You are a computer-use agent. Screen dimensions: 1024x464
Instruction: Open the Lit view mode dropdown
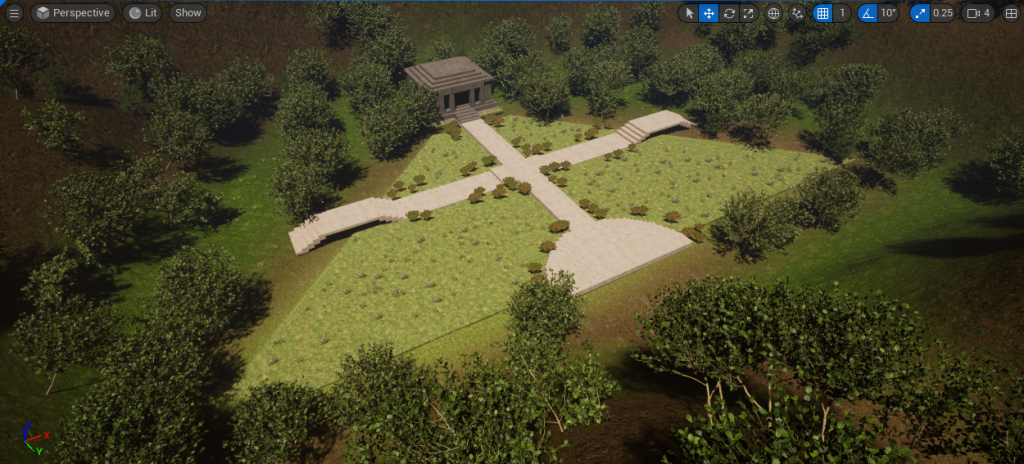(142, 13)
